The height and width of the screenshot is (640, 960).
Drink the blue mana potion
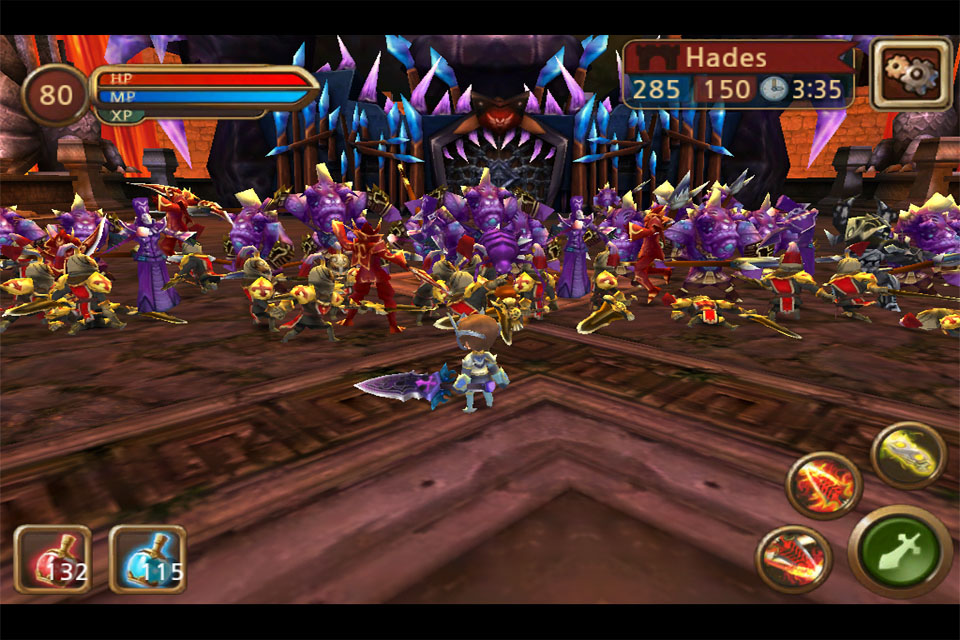(147, 560)
